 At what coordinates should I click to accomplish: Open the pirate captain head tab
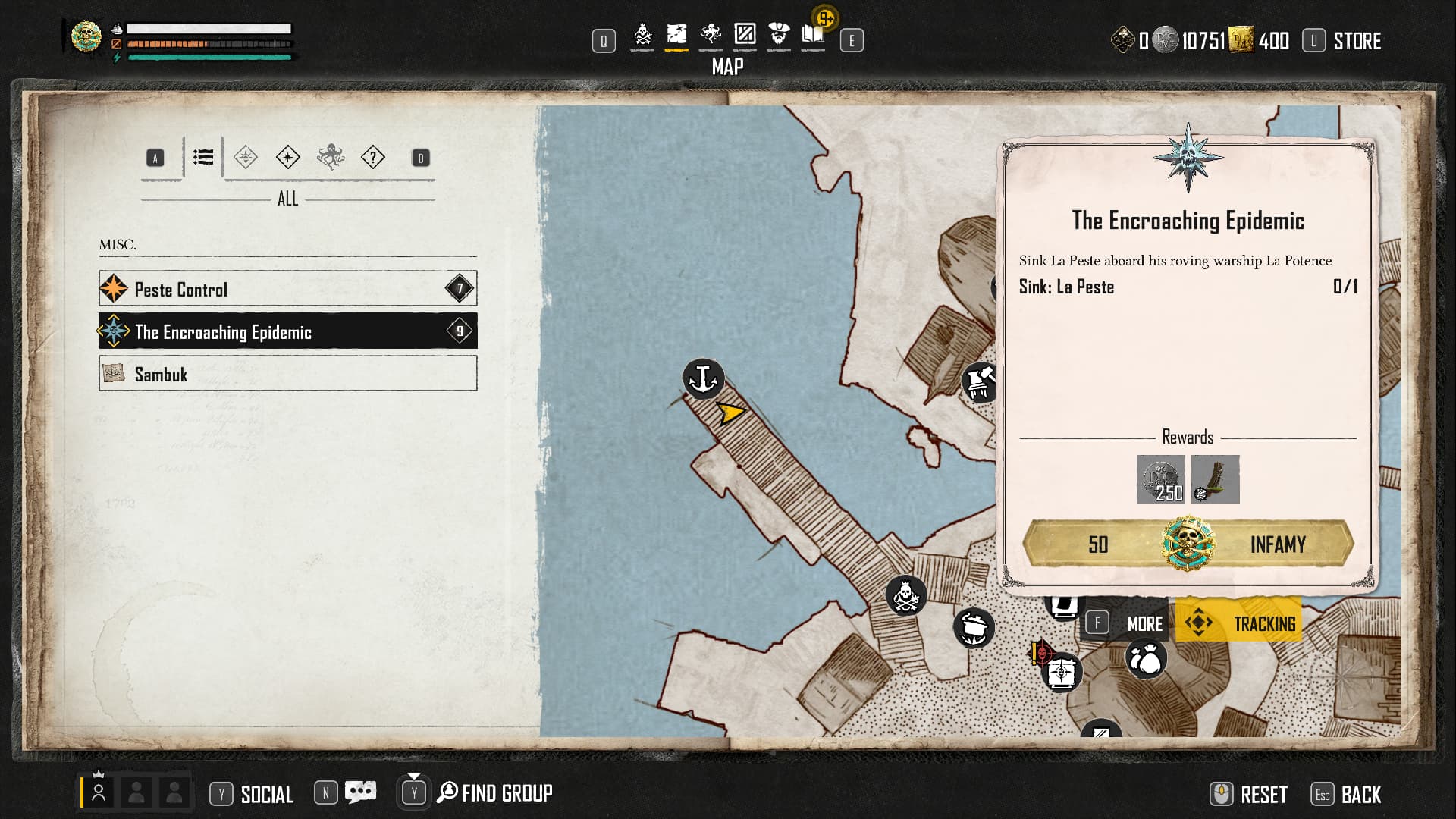(x=779, y=35)
